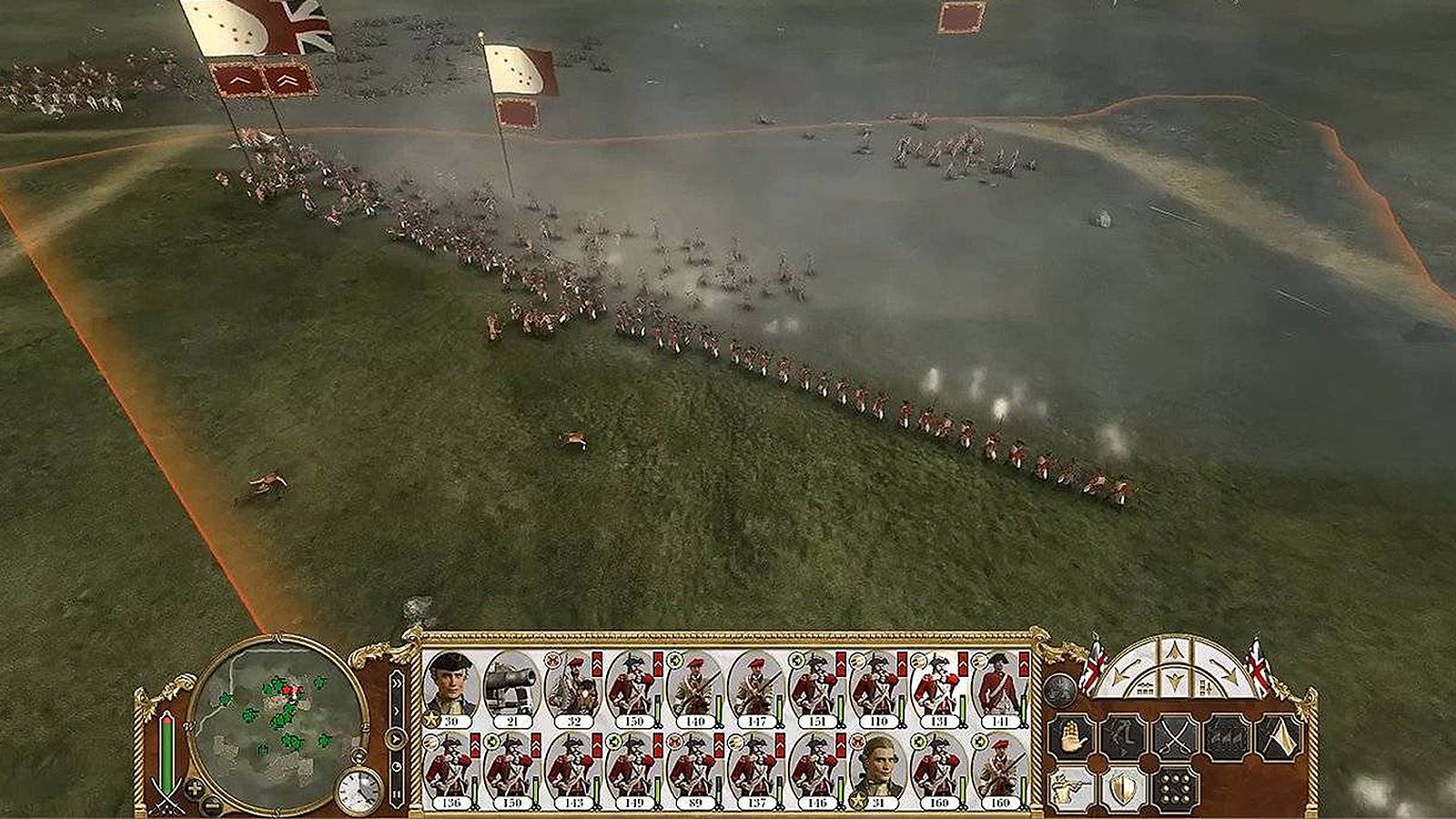The height and width of the screenshot is (819, 1456).
Task: Set game speed to fastest double arrow
Action: point(396,685)
